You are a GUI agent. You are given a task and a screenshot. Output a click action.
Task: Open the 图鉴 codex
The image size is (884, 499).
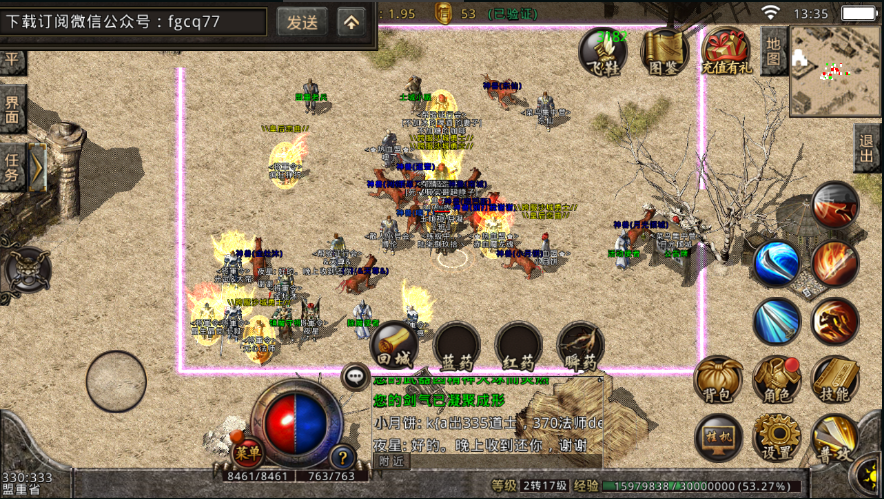tap(663, 51)
